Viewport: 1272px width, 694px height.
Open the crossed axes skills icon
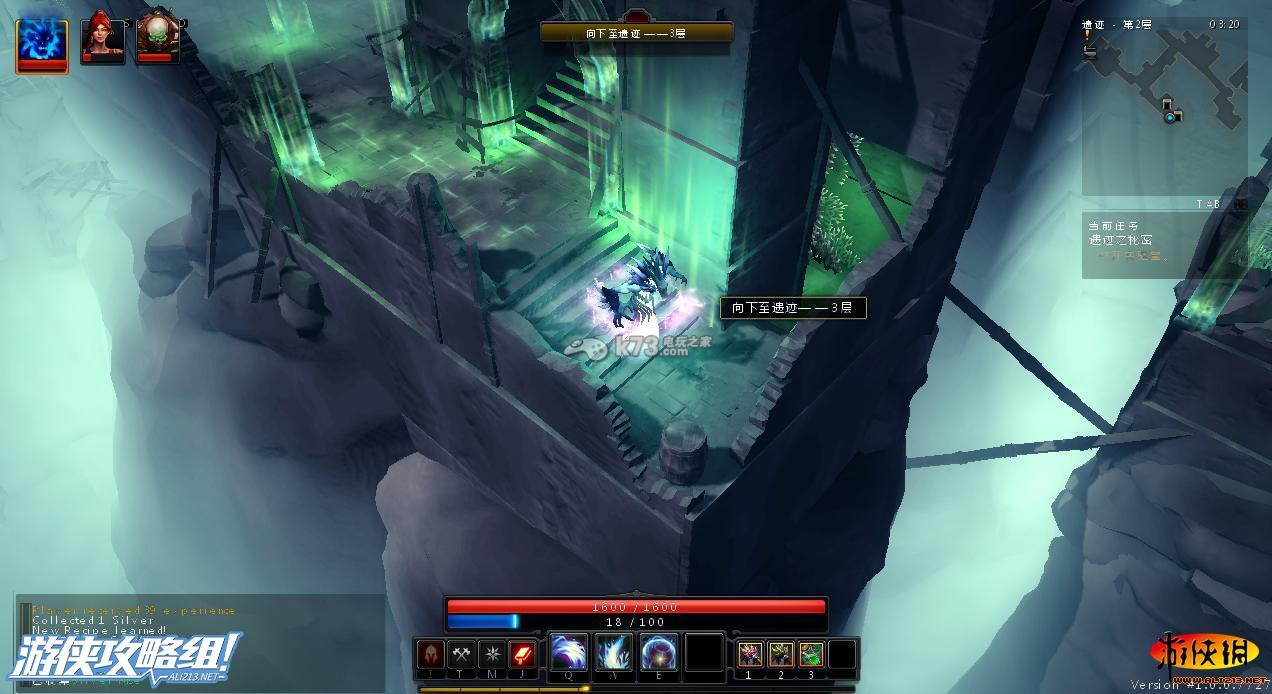click(461, 655)
